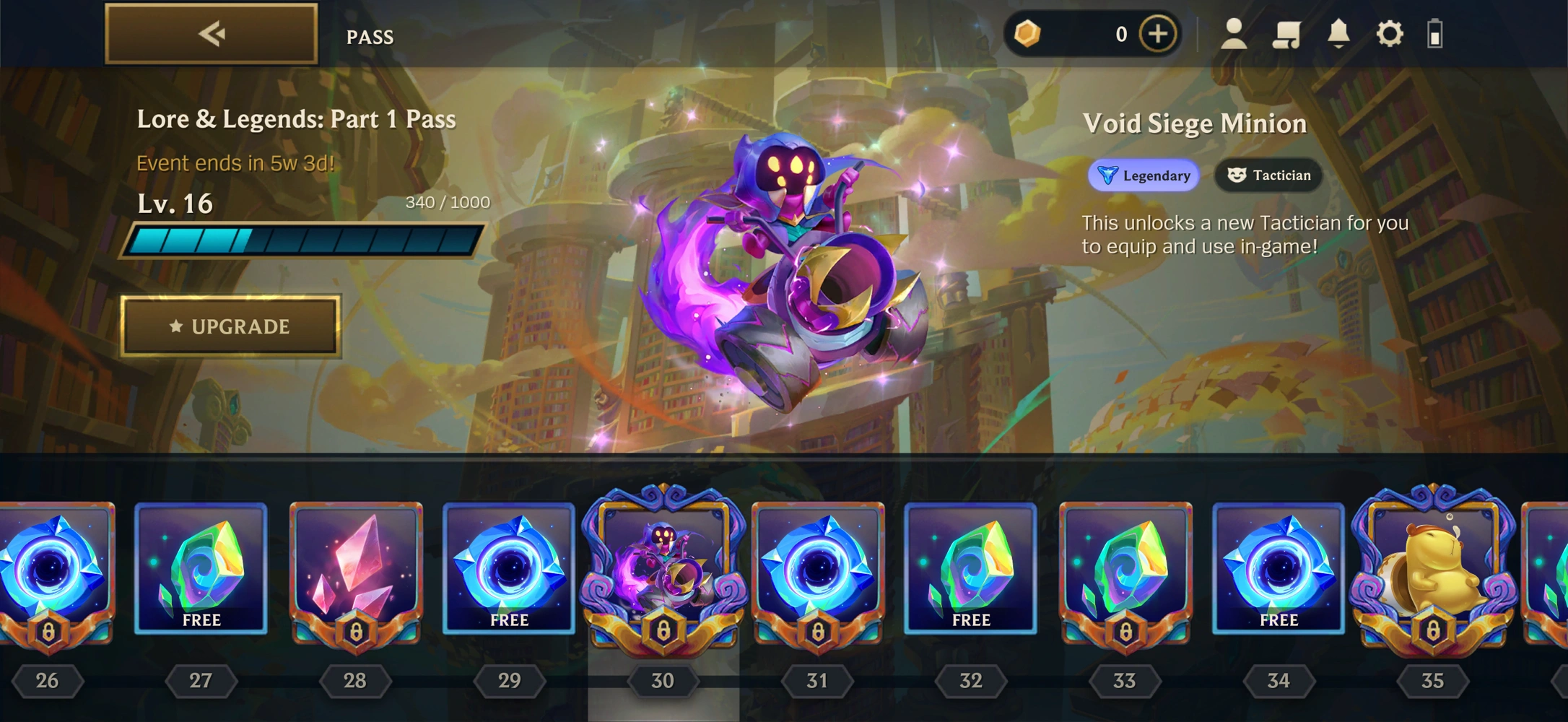
Task: Select the Tactician type tag
Action: [x=1268, y=175]
